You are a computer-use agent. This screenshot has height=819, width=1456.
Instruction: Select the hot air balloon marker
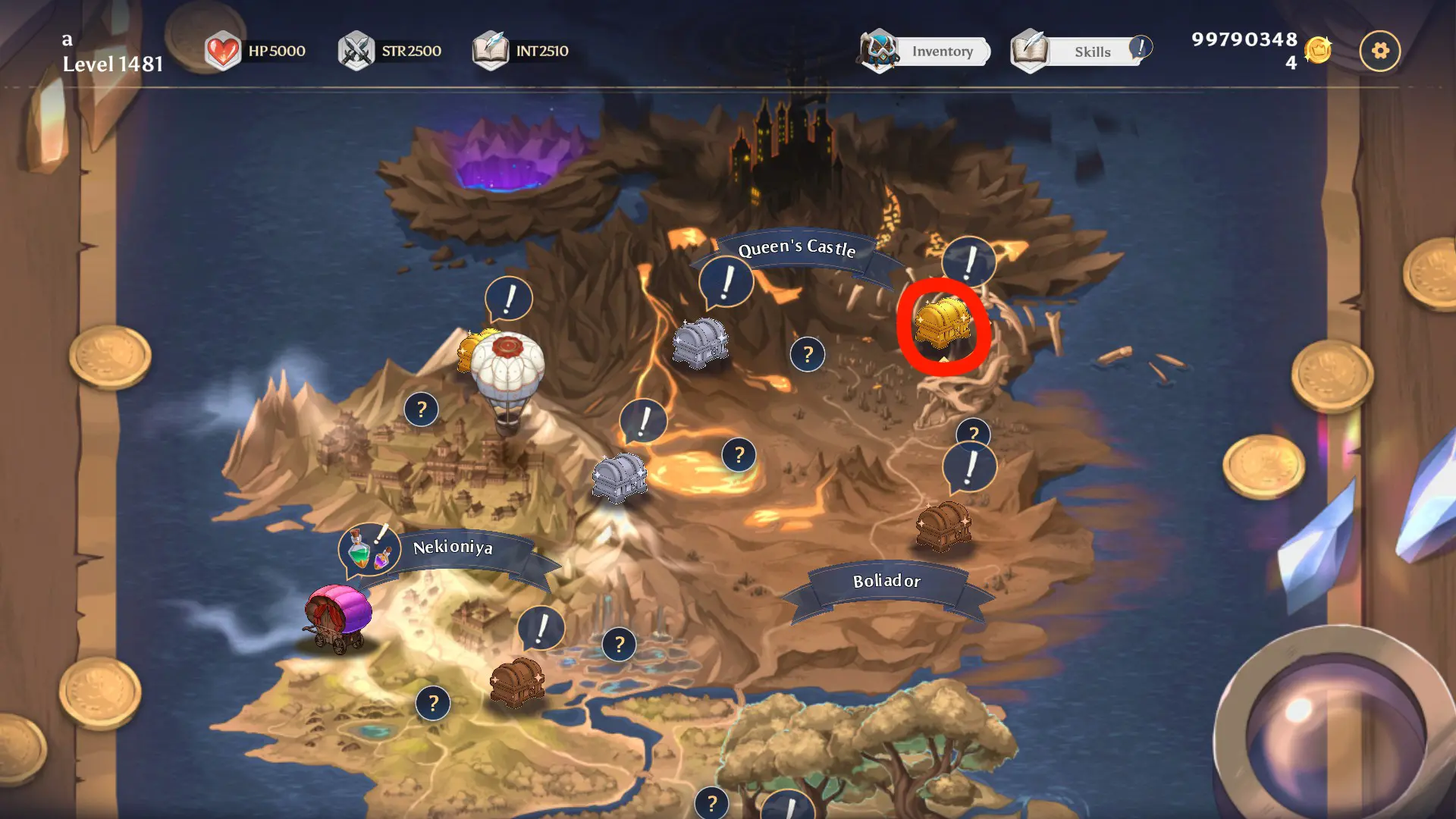[x=507, y=379]
